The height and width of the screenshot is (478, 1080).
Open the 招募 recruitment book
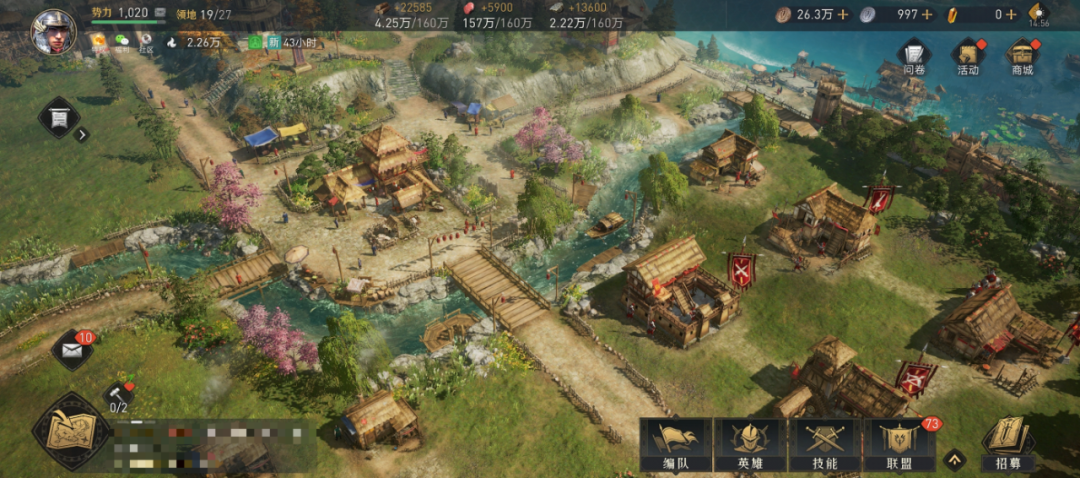click(1008, 444)
